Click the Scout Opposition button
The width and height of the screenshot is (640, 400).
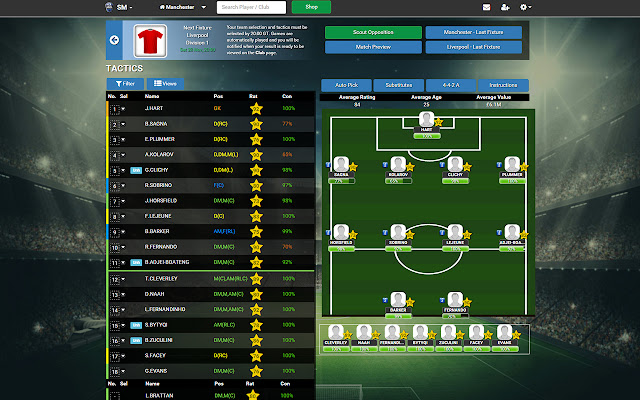[373, 33]
